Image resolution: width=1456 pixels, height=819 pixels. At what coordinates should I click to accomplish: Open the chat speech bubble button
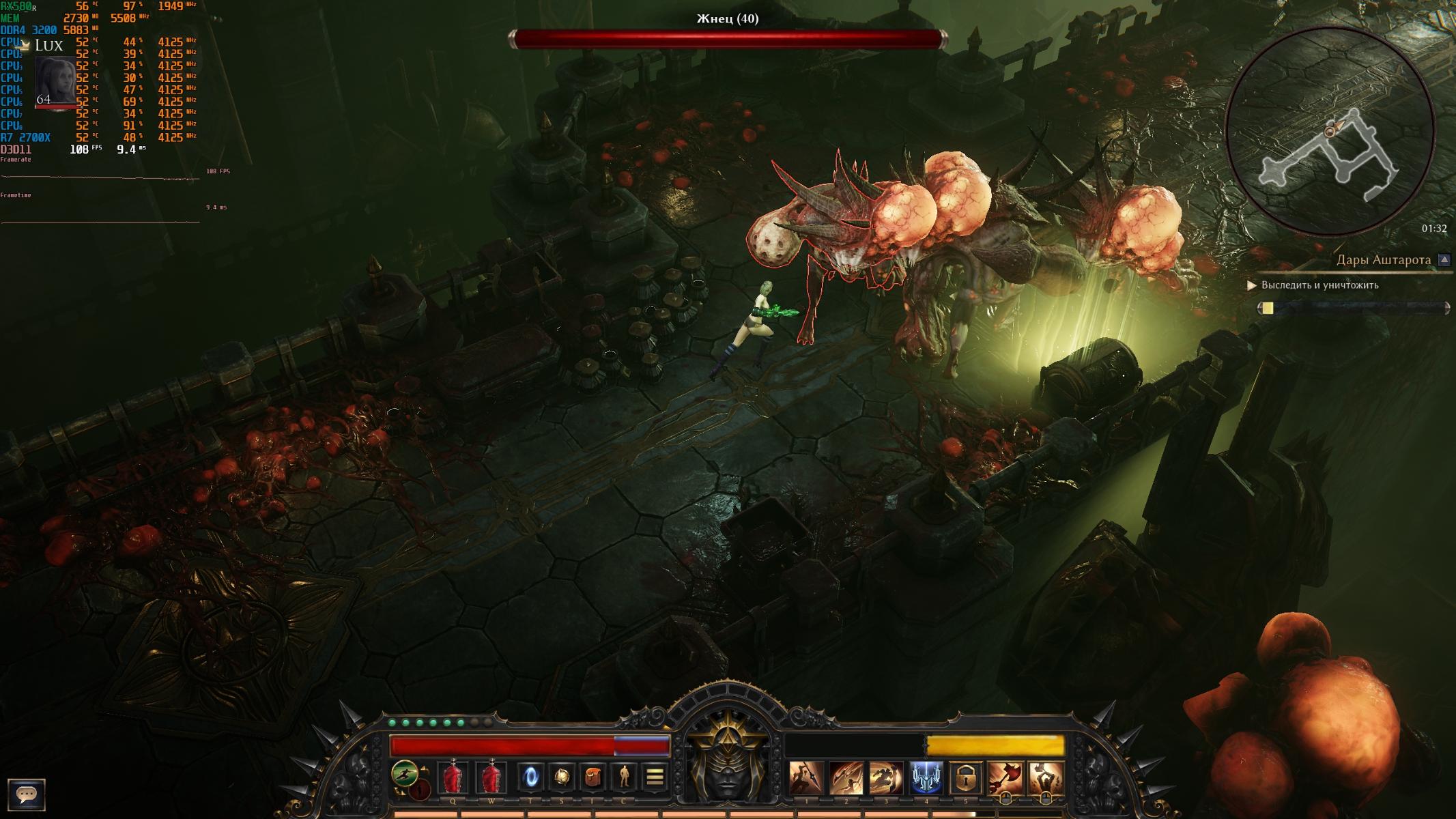(x=27, y=794)
